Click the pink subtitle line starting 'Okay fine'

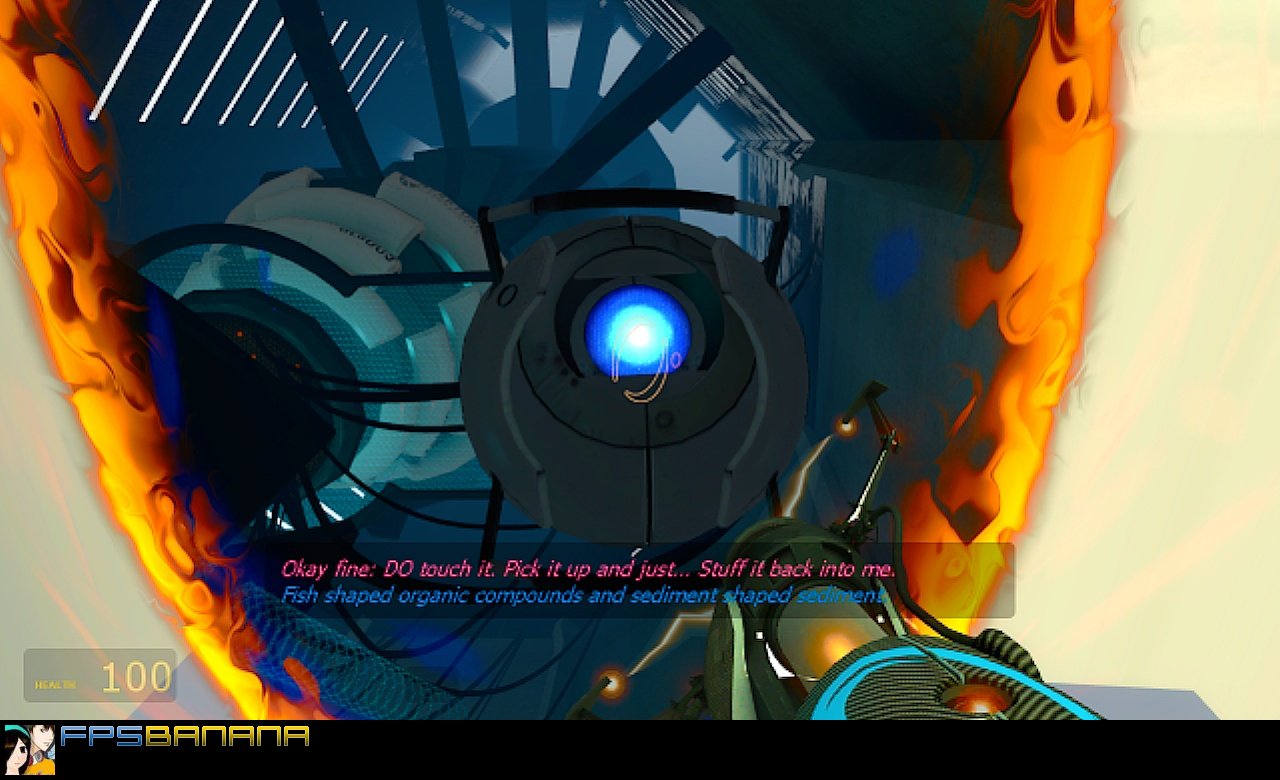tap(585, 568)
